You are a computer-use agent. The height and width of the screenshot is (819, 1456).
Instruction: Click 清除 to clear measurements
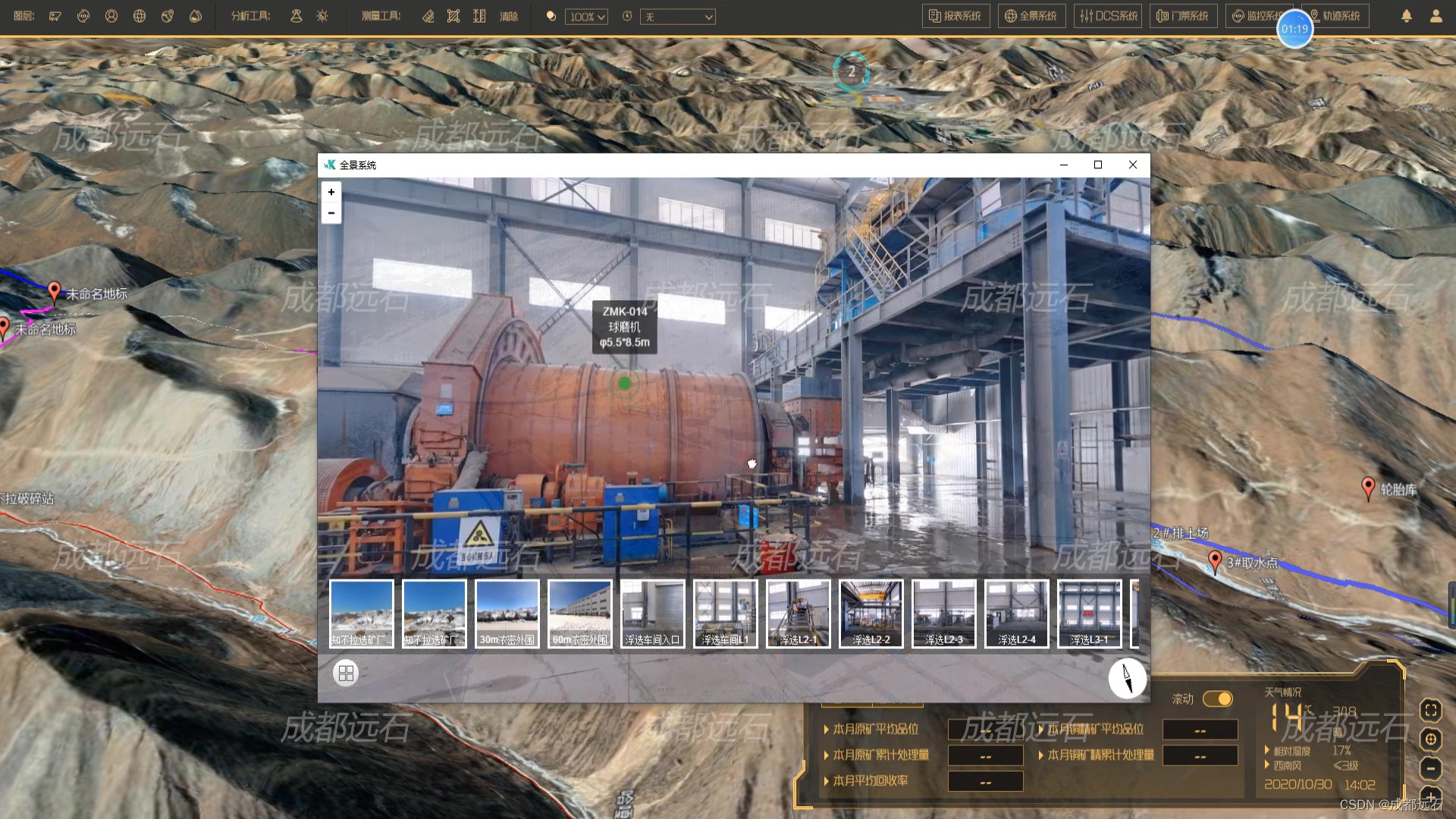point(509,16)
